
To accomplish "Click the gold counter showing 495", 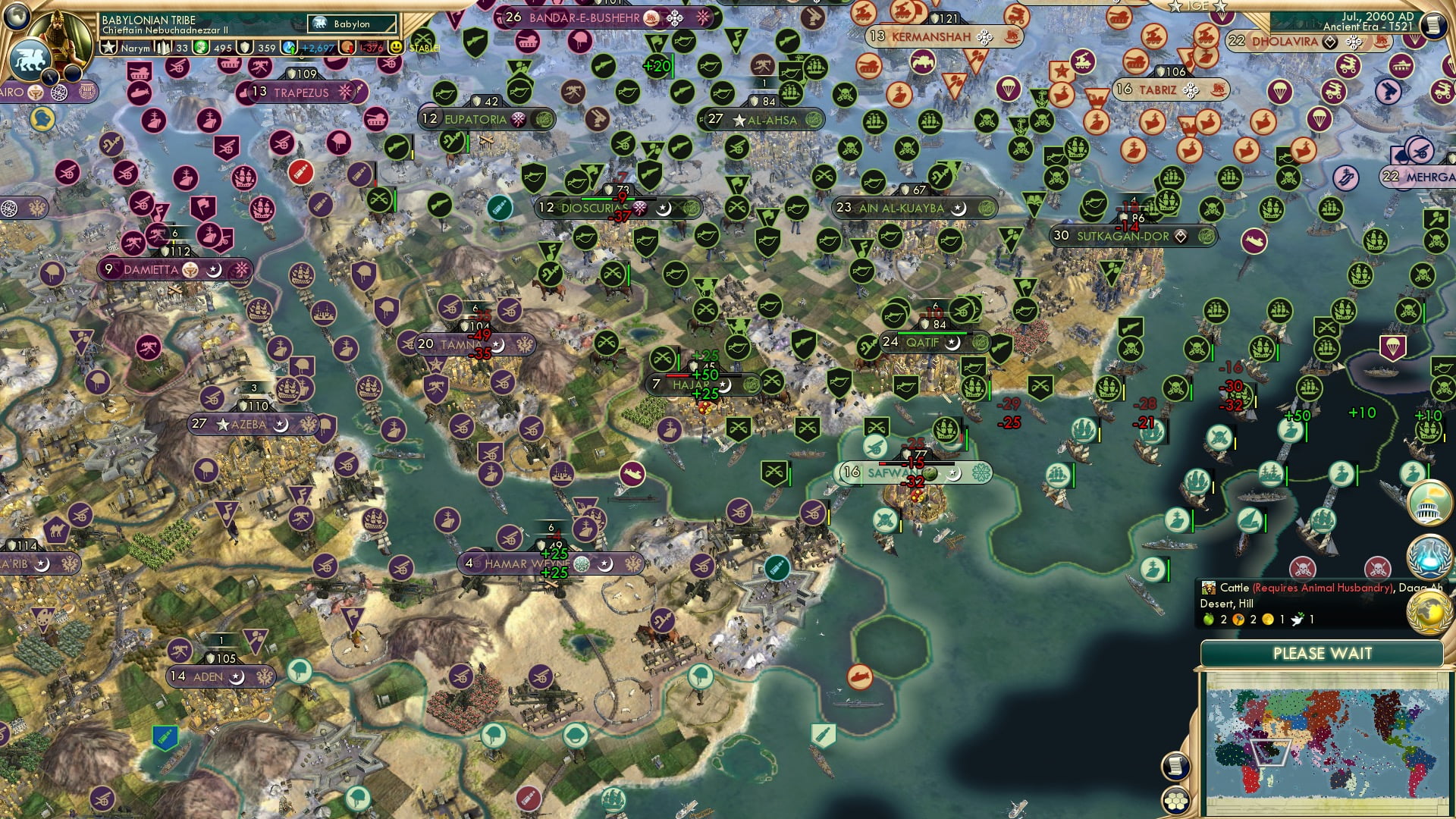I will [x=224, y=48].
